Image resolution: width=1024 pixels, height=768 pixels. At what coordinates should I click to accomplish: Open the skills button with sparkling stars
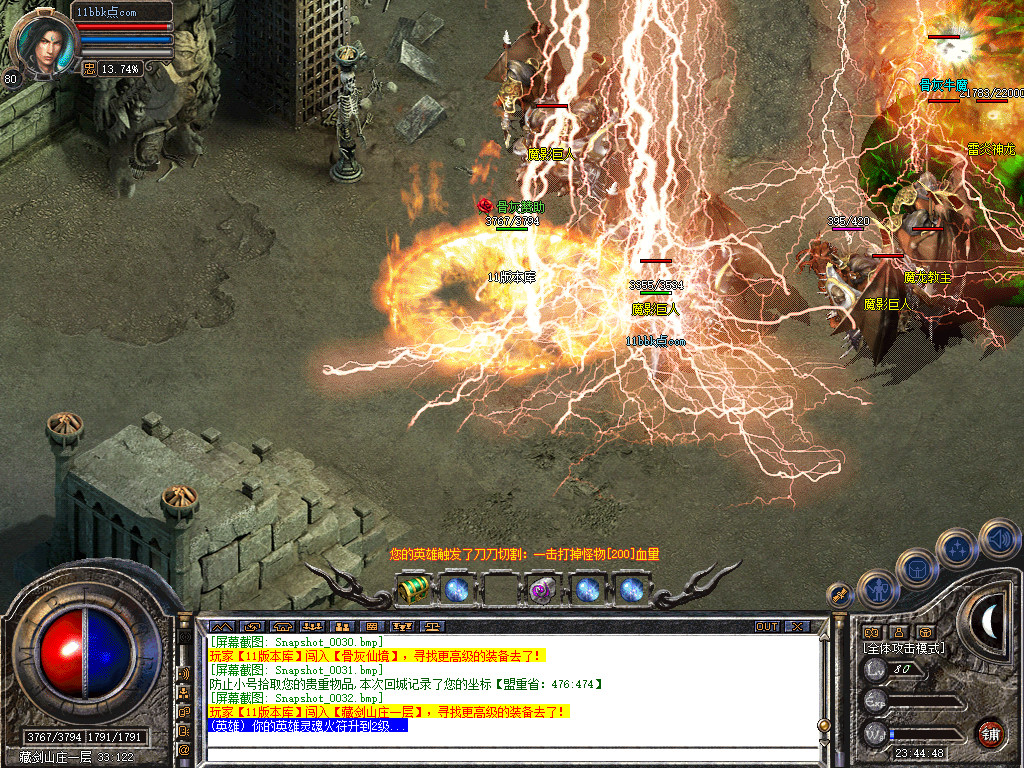coord(957,549)
